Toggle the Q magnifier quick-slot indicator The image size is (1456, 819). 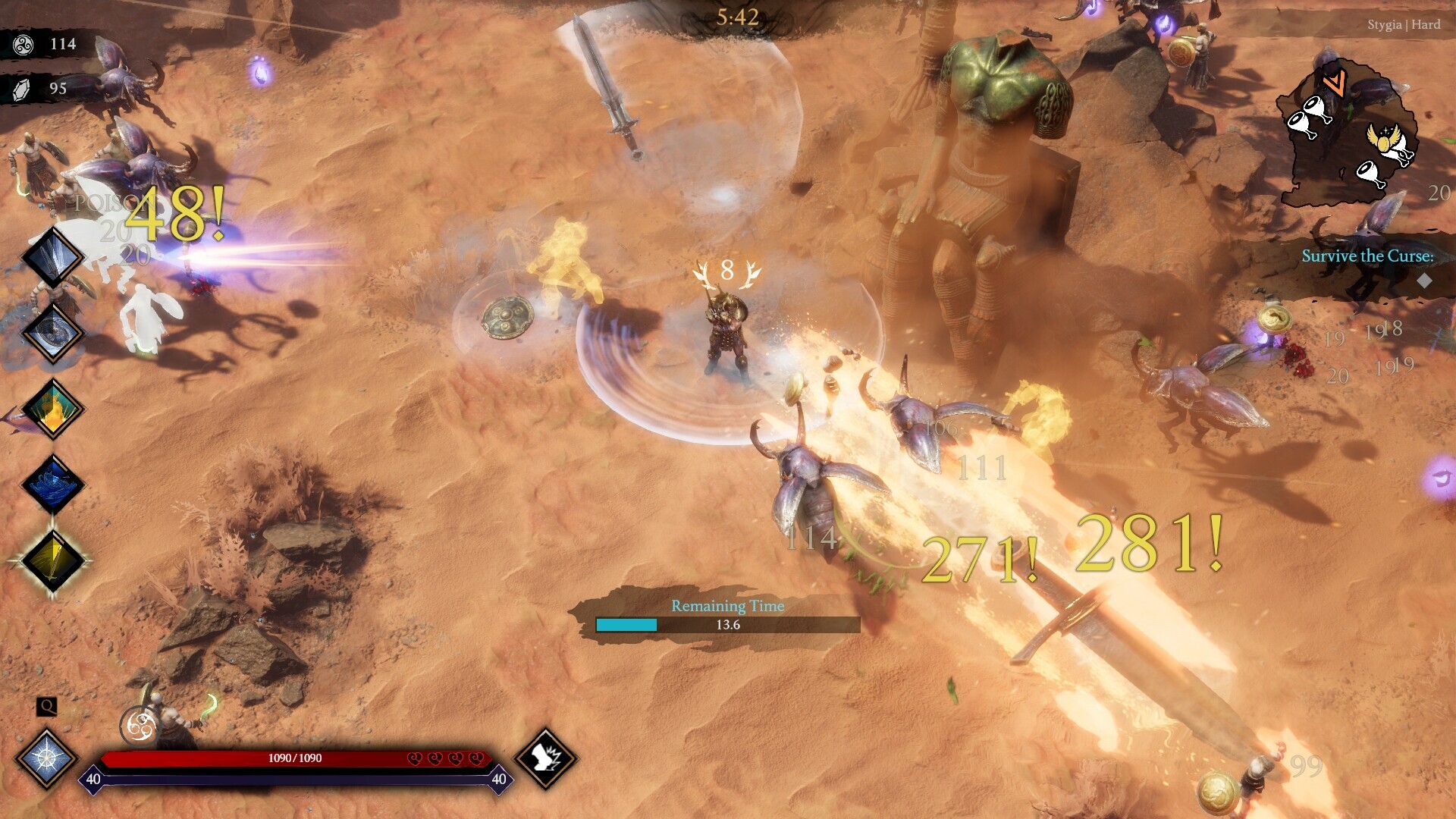[47, 707]
